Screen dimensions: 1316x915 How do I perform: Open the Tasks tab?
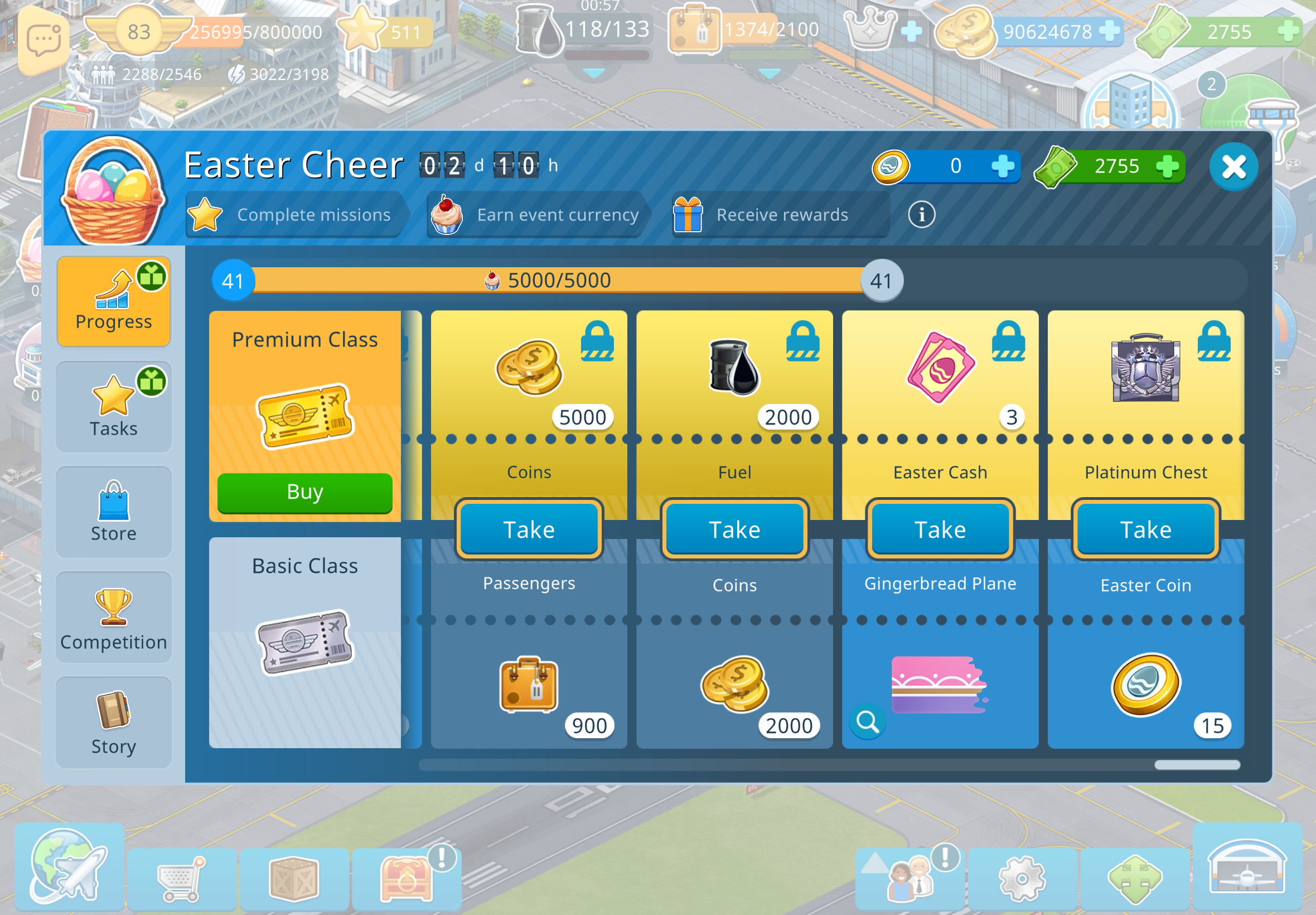pos(113,407)
